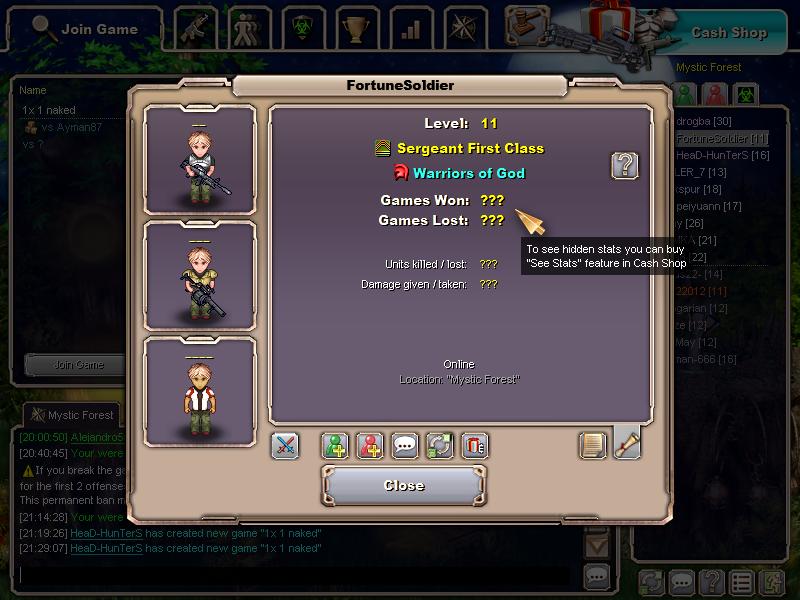Click the red person plus icon

(370, 445)
